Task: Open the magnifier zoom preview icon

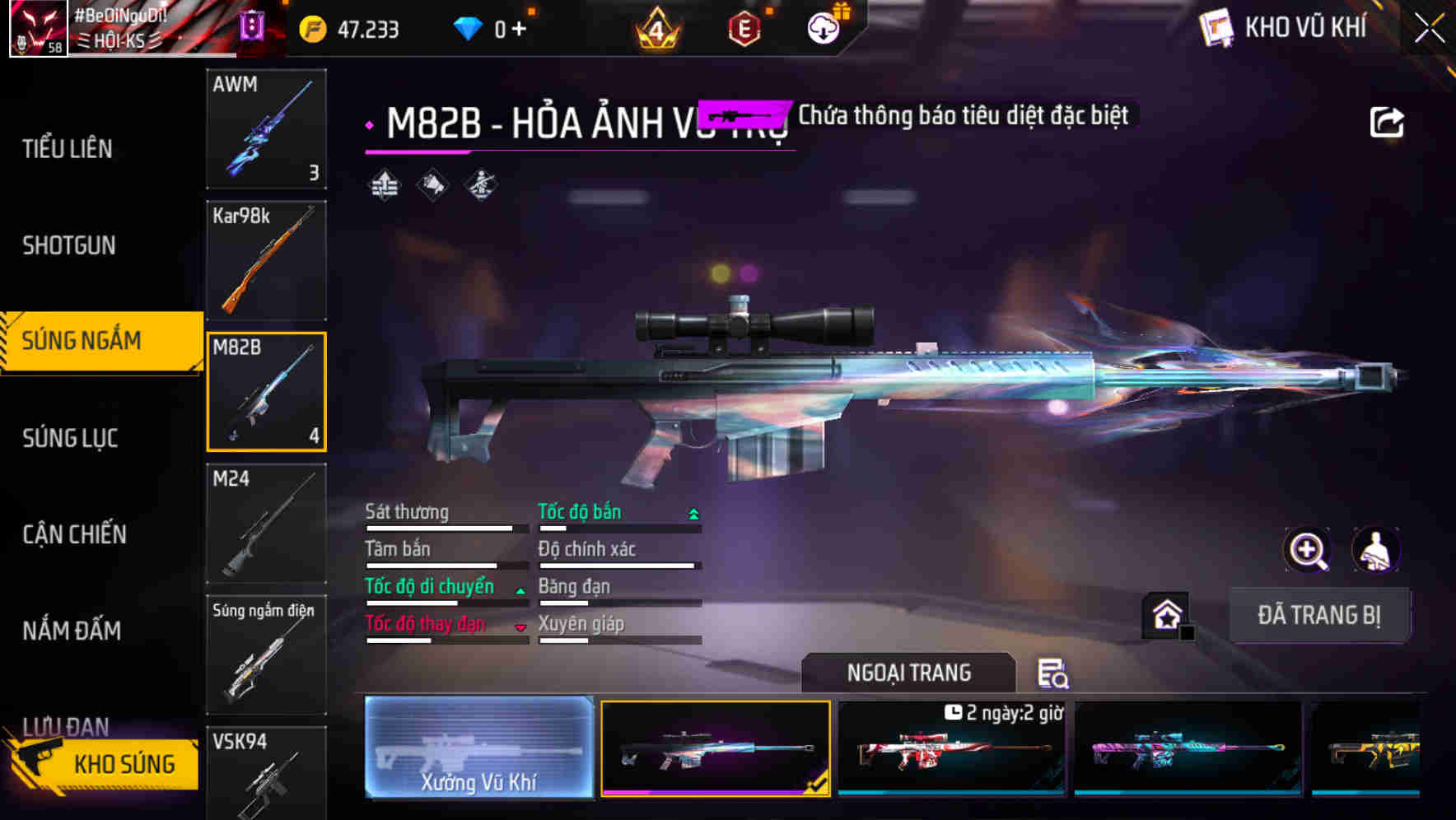Action: tap(1309, 550)
